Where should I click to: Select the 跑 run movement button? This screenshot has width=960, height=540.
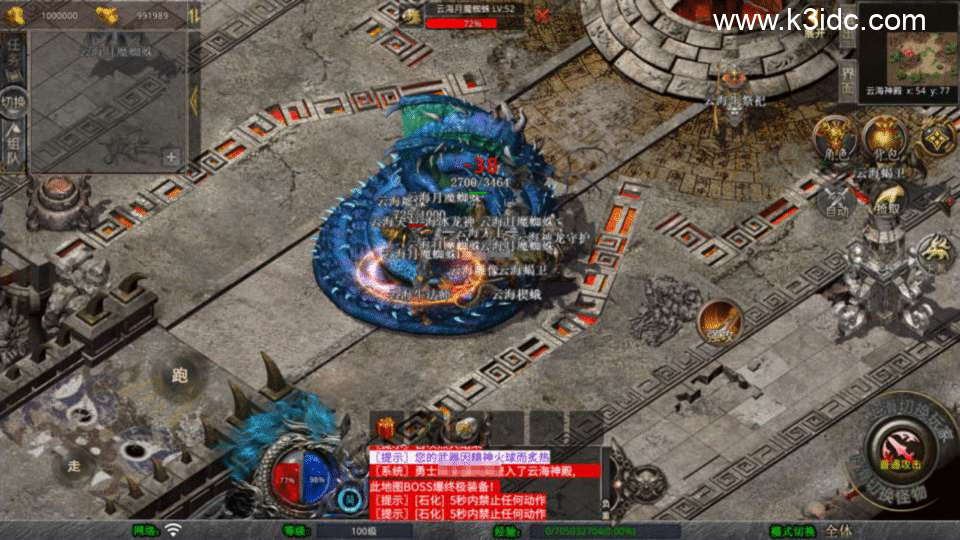coord(179,376)
